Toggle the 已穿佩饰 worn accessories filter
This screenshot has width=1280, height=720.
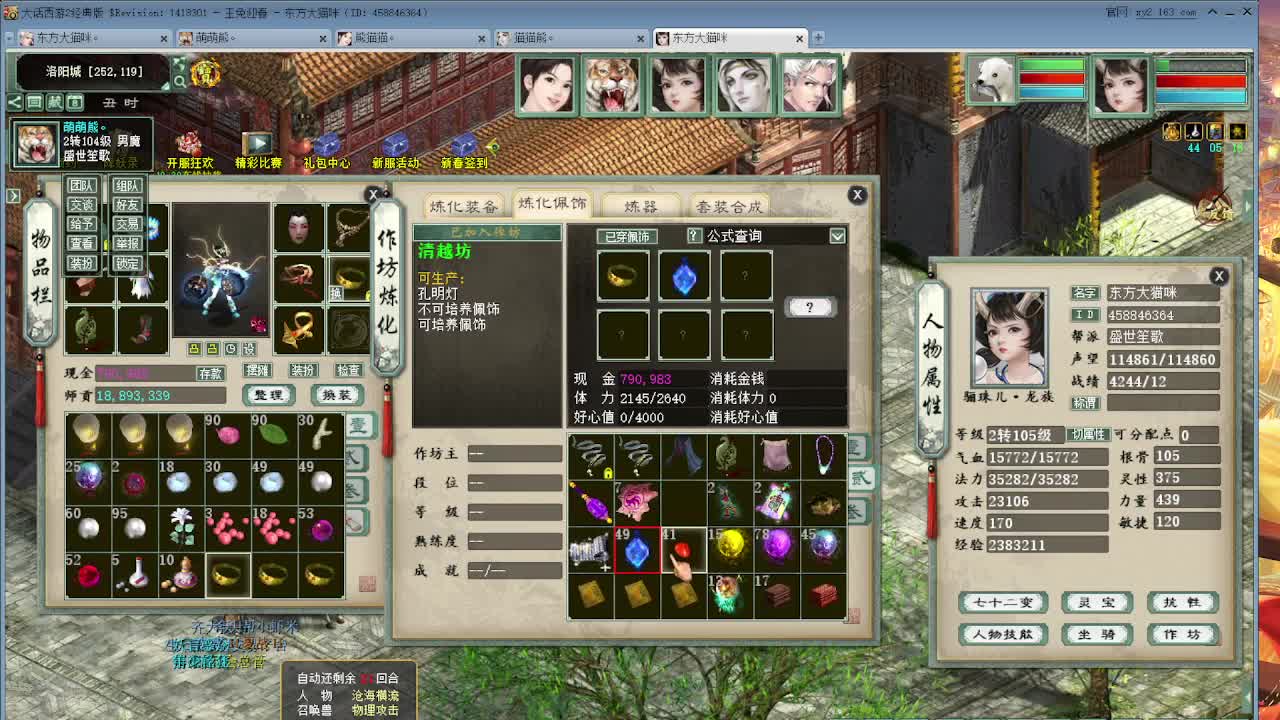(x=628, y=236)
